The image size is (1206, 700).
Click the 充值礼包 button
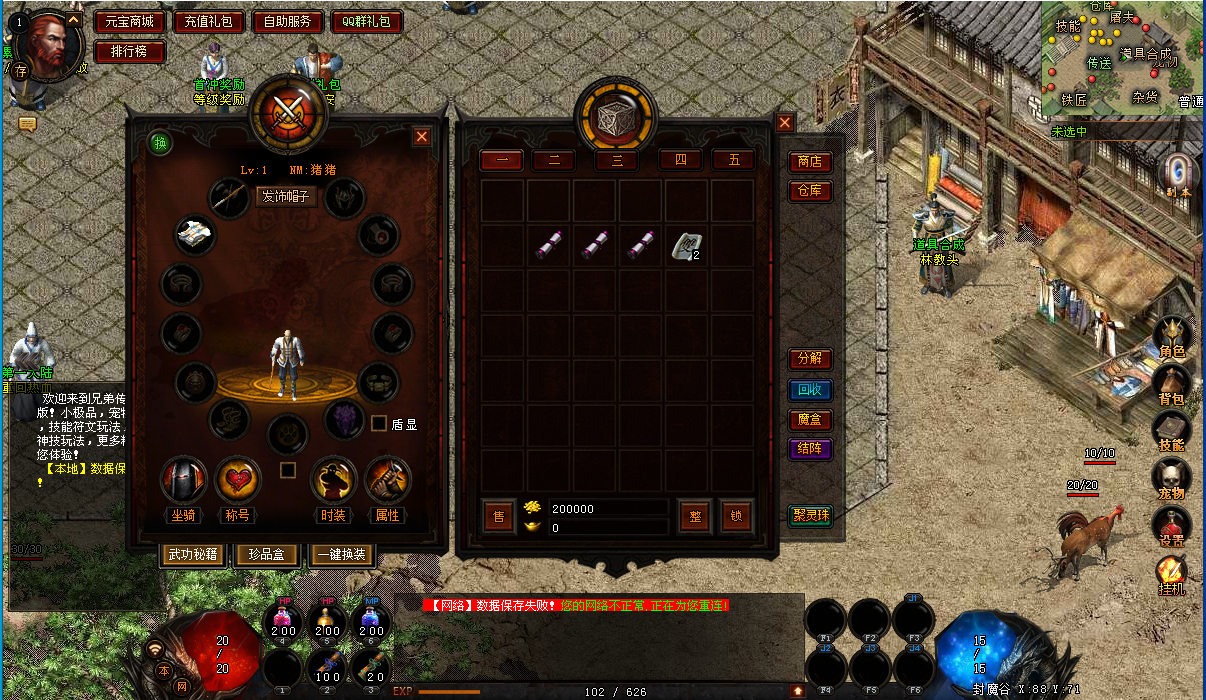[x=208, y=21]
